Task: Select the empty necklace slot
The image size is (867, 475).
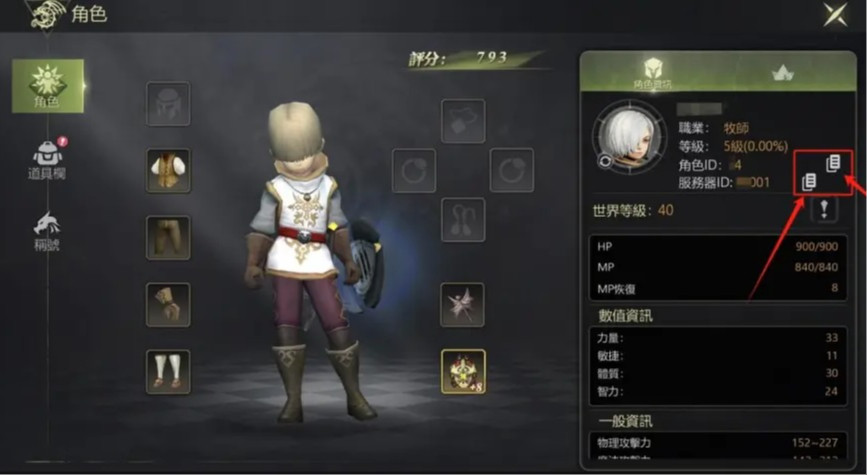Action: (463, 120)
